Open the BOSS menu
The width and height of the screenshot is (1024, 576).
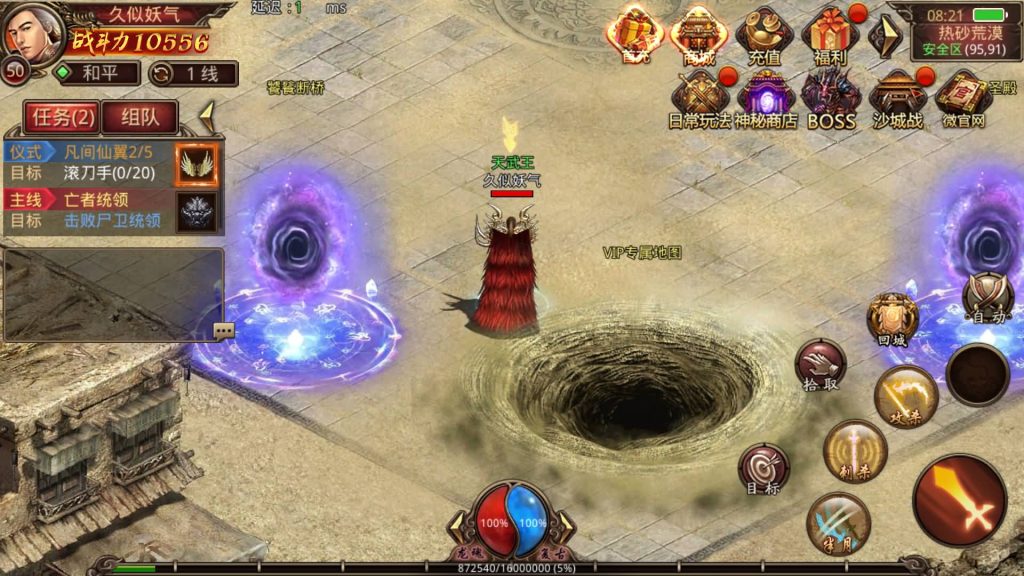(831, 99)
